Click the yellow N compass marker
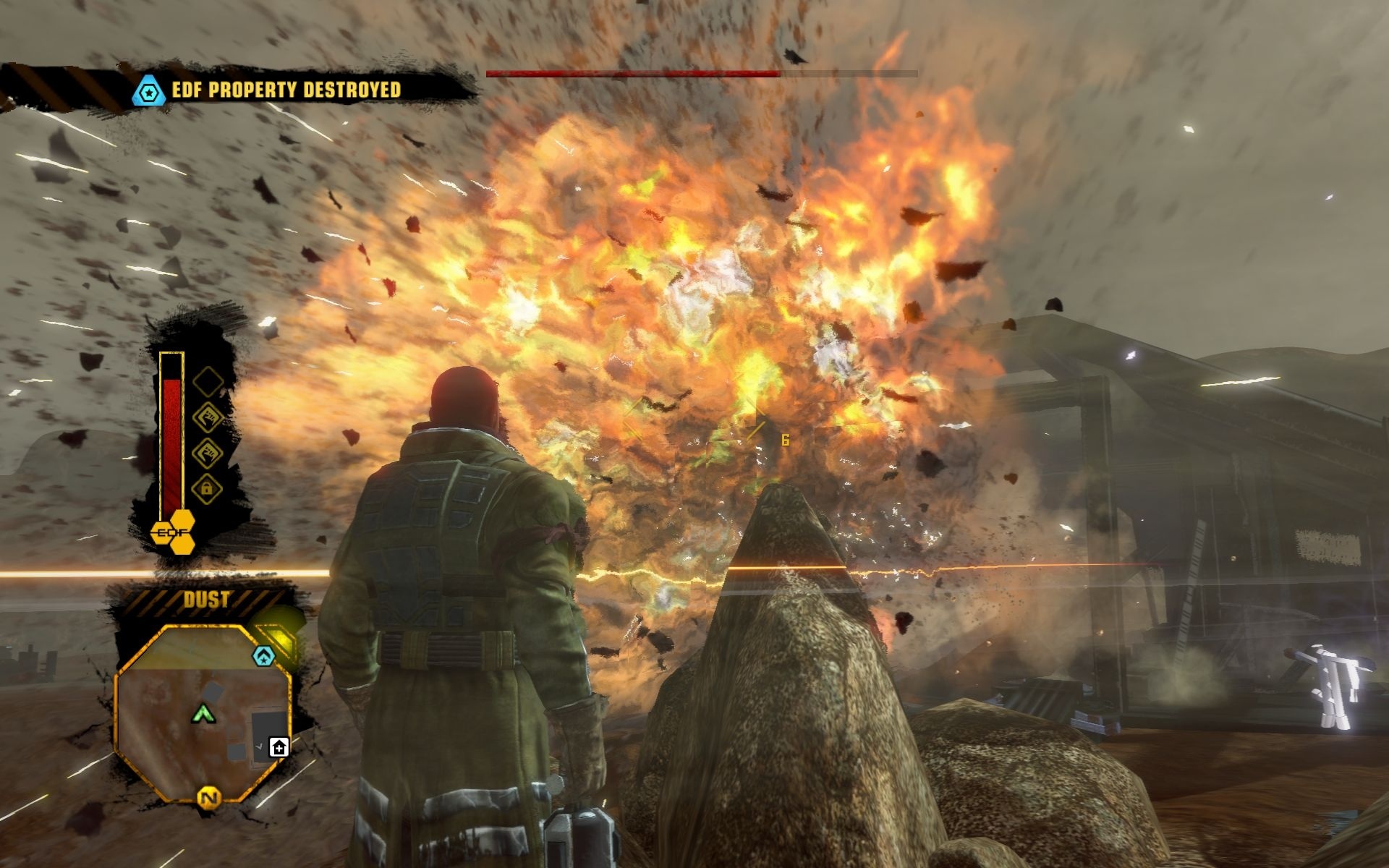1389x868 pixels. [x=208, y=797]
